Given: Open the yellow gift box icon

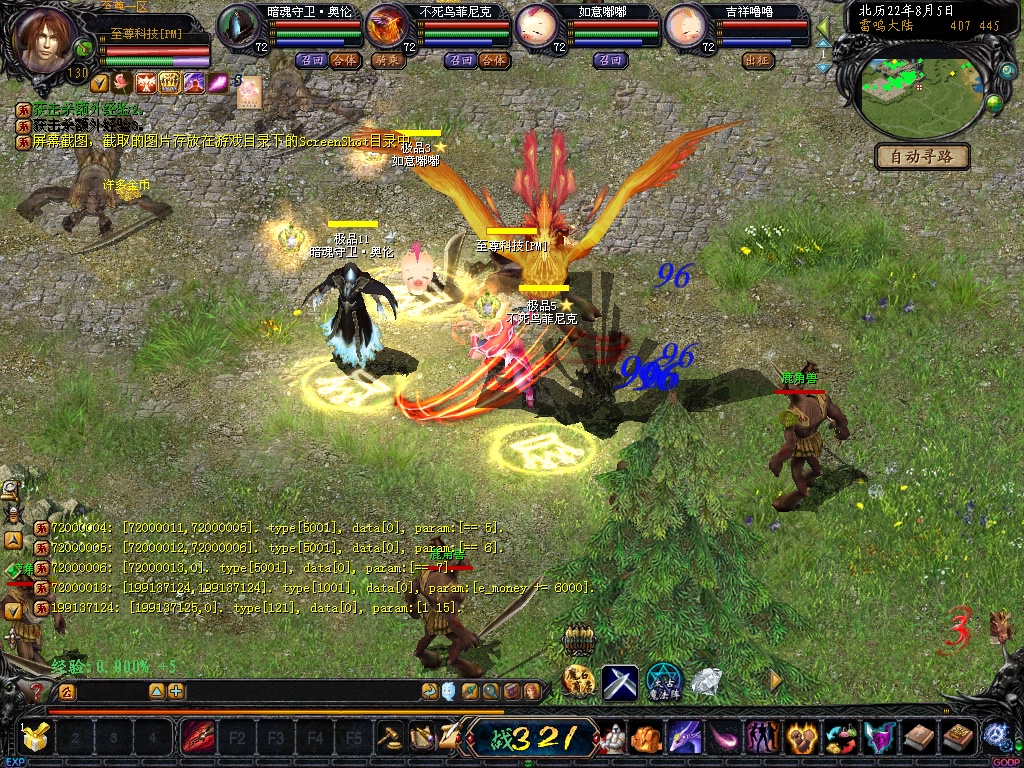Looking at the screenshot, I should 35,738.
